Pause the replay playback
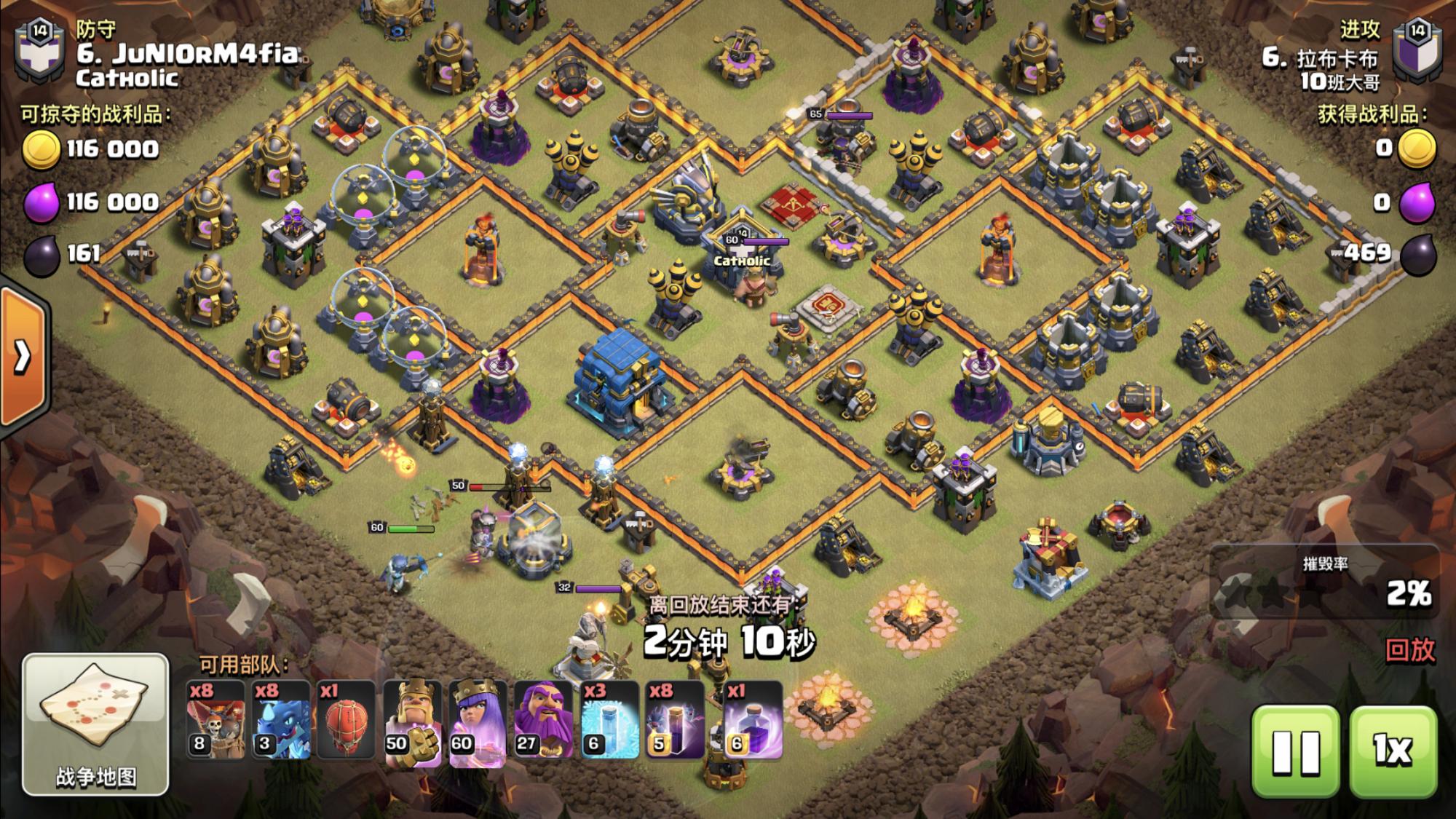This screenshot has width=1456, height=819. pos(1295,751)
